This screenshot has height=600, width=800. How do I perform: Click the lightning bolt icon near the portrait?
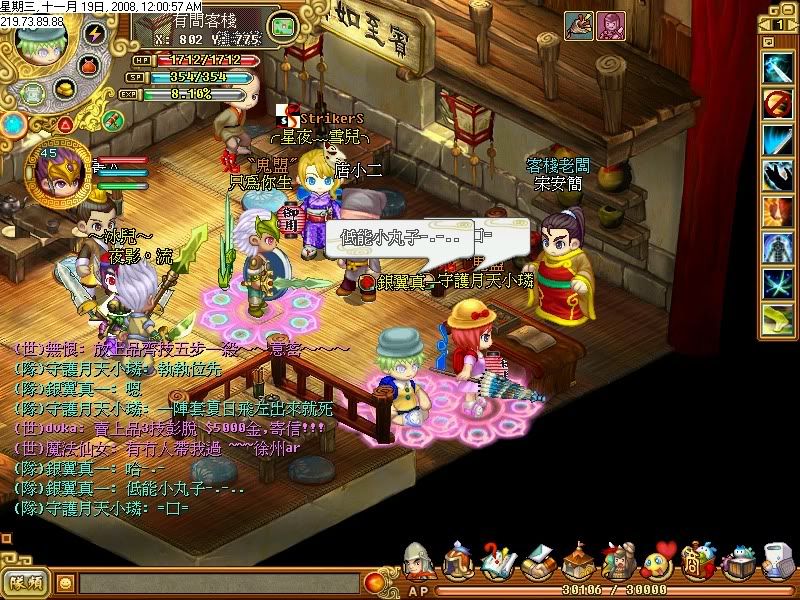tap(95, 33)
